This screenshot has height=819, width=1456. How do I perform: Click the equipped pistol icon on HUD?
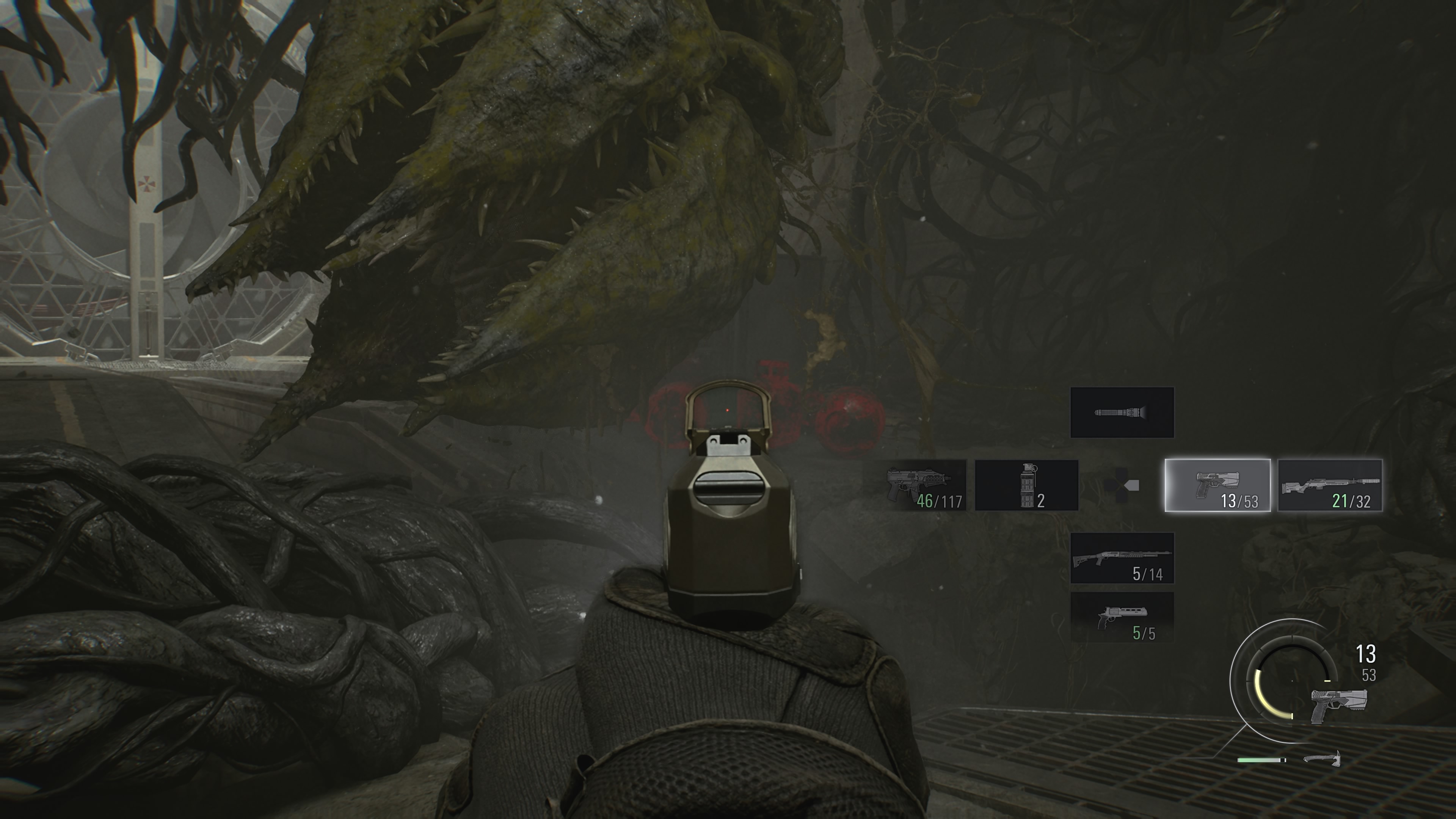coord(1338,705)
